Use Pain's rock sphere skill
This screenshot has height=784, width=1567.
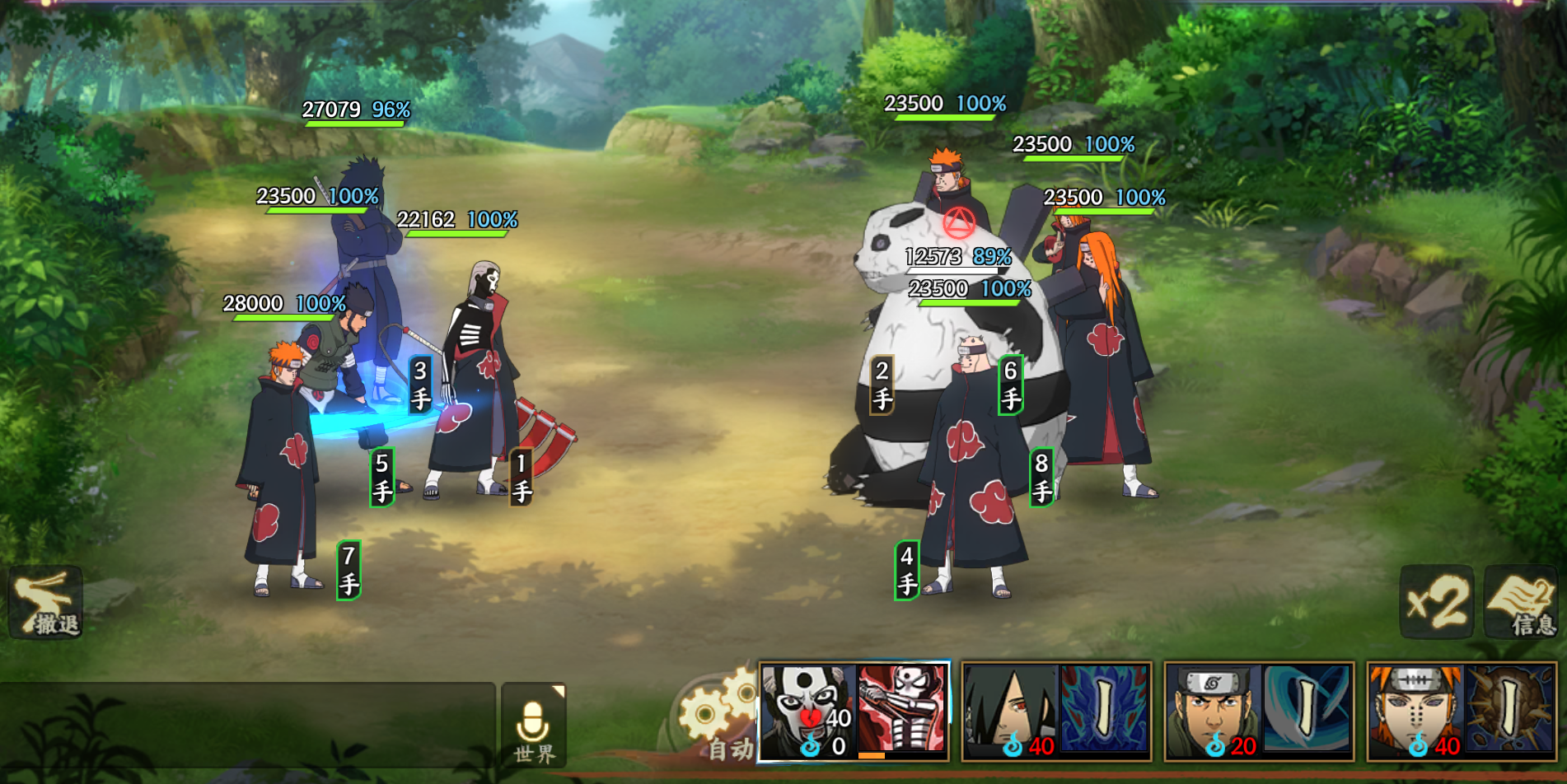pyautogui.click(x=1509, y=710)
